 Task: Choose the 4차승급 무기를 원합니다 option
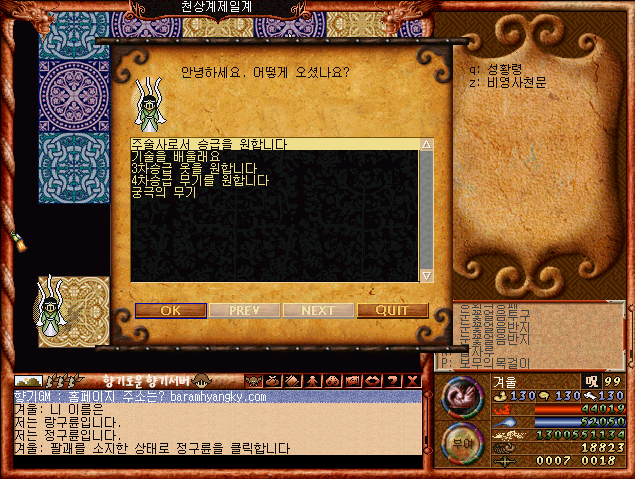(200, 180)
